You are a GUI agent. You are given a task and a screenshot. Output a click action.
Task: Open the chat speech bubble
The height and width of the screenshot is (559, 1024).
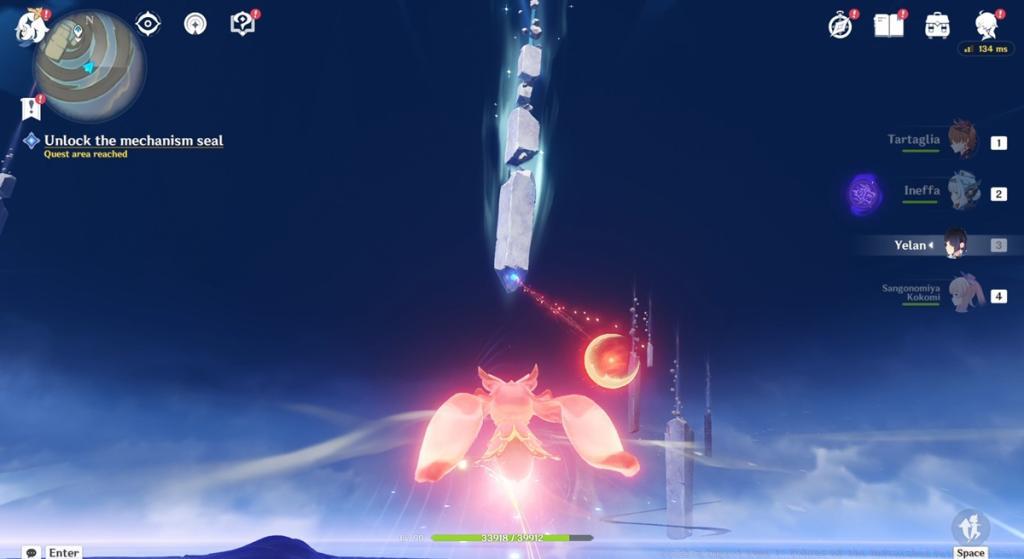coord(31,552)
